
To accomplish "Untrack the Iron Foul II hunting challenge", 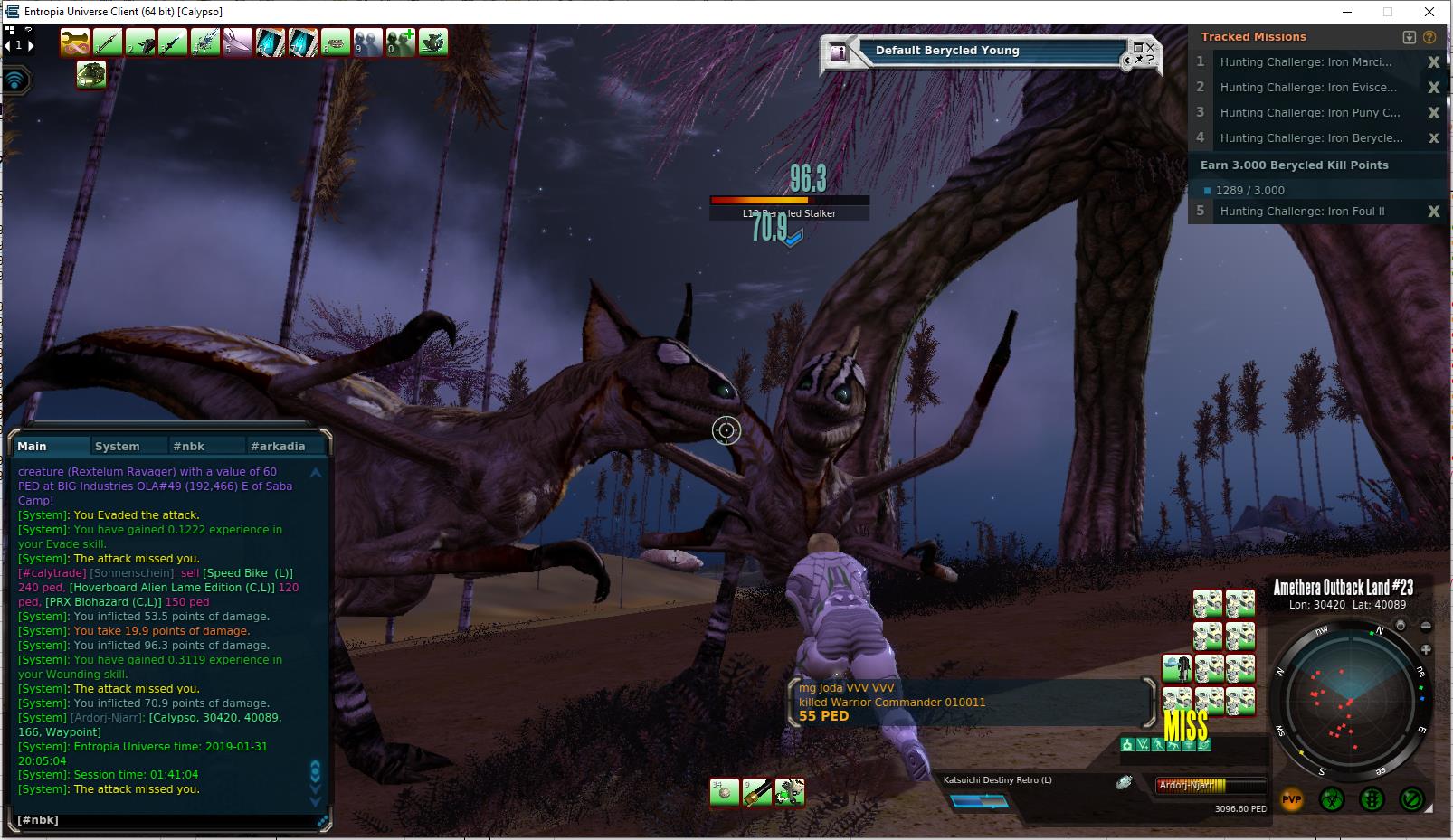I will [1433, 212].
